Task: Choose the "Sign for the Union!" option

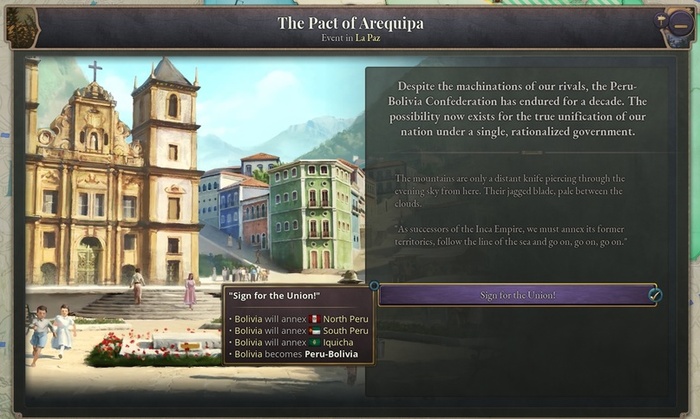Action: 516,295
